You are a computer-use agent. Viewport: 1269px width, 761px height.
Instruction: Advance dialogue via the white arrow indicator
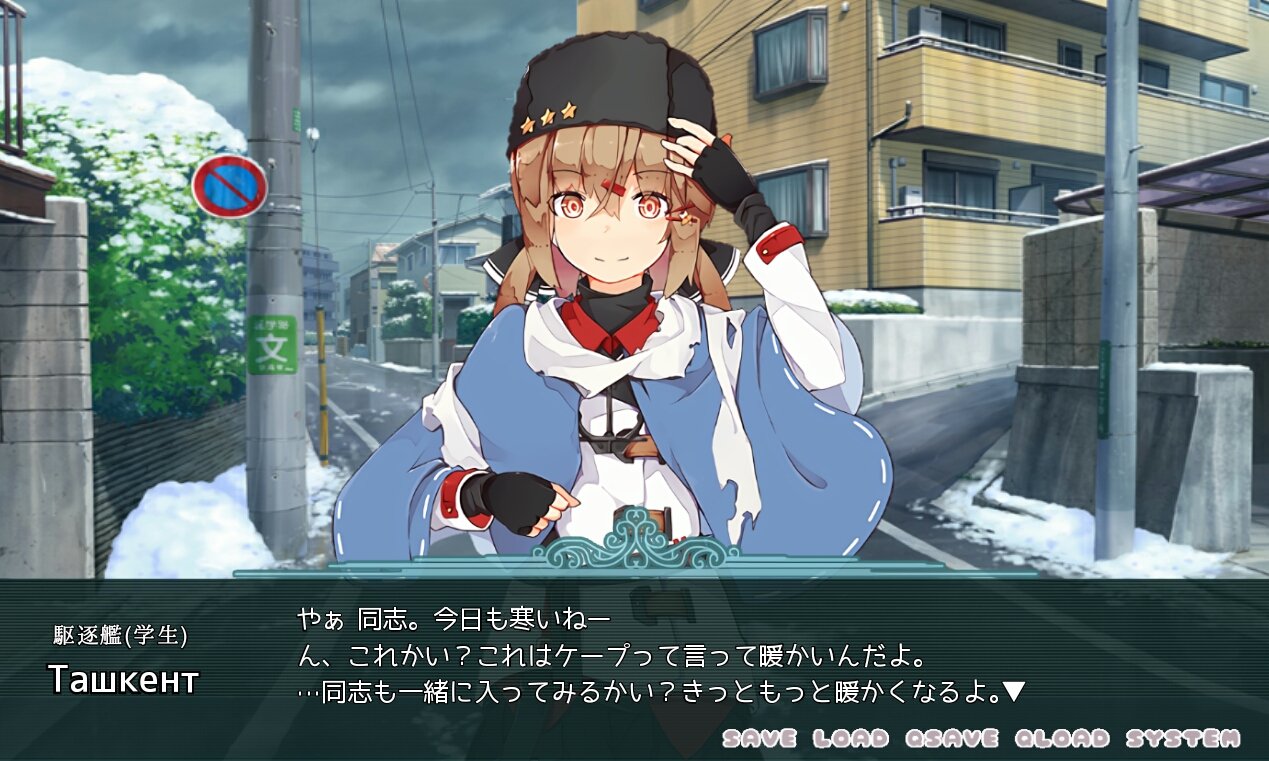click(1014, 691)
